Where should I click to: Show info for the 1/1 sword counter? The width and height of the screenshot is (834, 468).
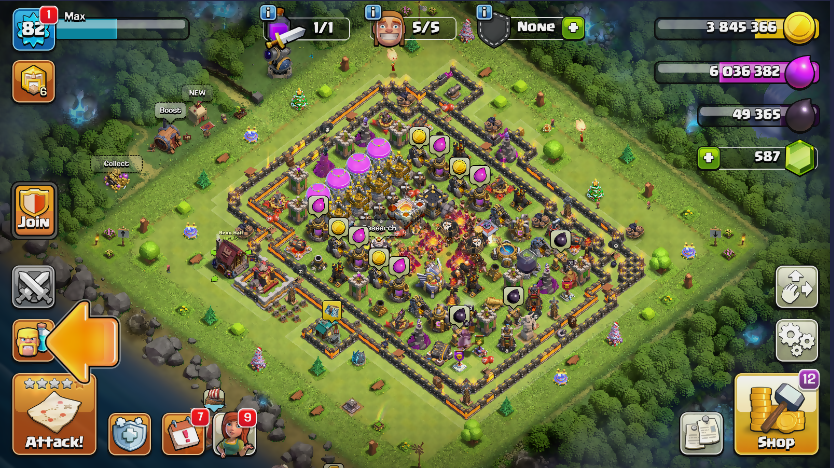click(267, 12)
